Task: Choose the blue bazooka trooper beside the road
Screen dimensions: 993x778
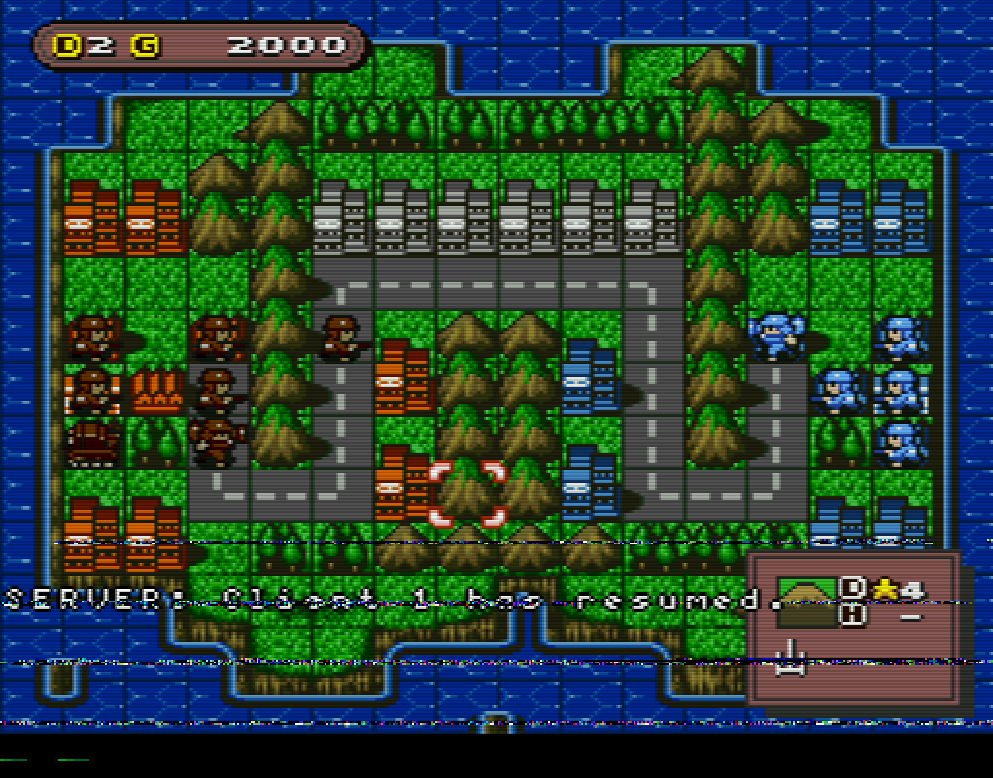Action: tap(775, 336)
